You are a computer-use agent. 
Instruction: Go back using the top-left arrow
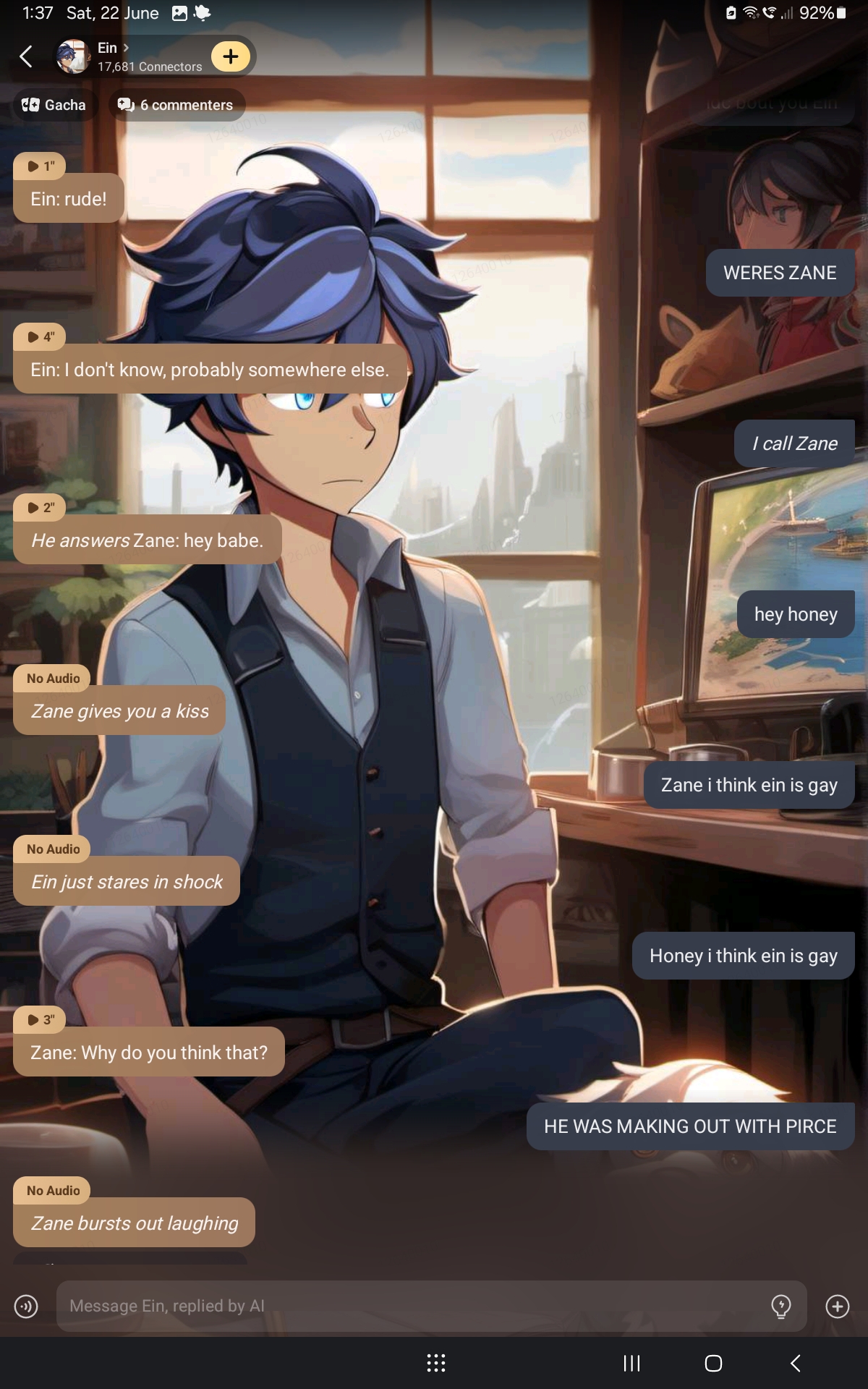[26, 56]
